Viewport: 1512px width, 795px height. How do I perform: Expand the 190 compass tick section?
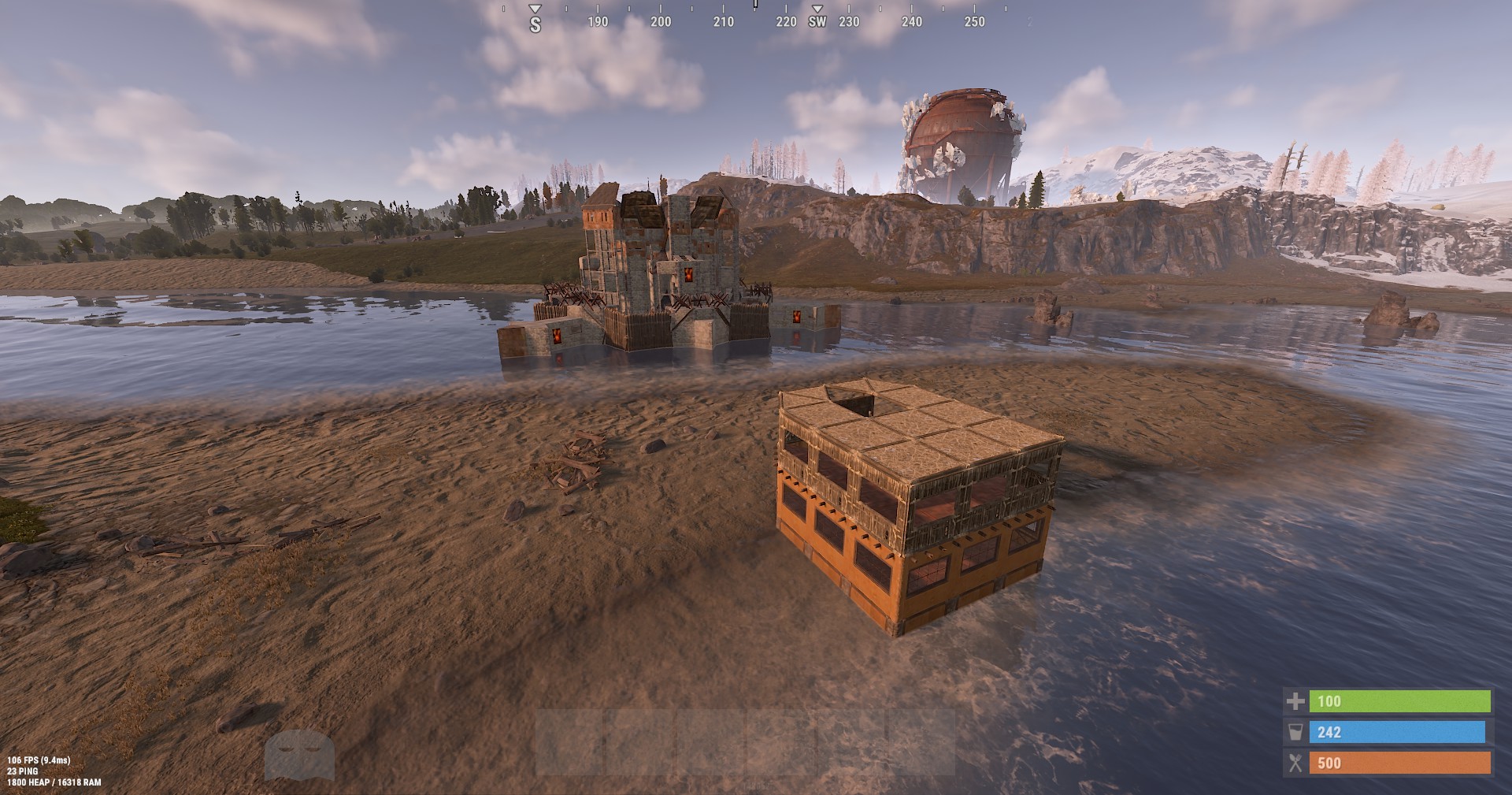[596, 23]
